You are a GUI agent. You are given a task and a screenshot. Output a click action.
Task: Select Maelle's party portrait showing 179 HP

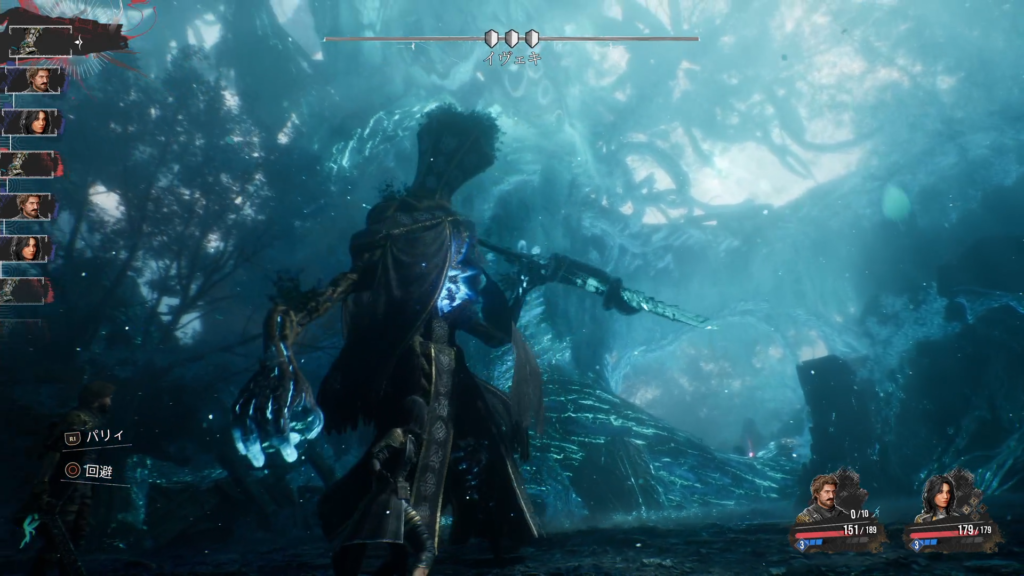(939, 497)
